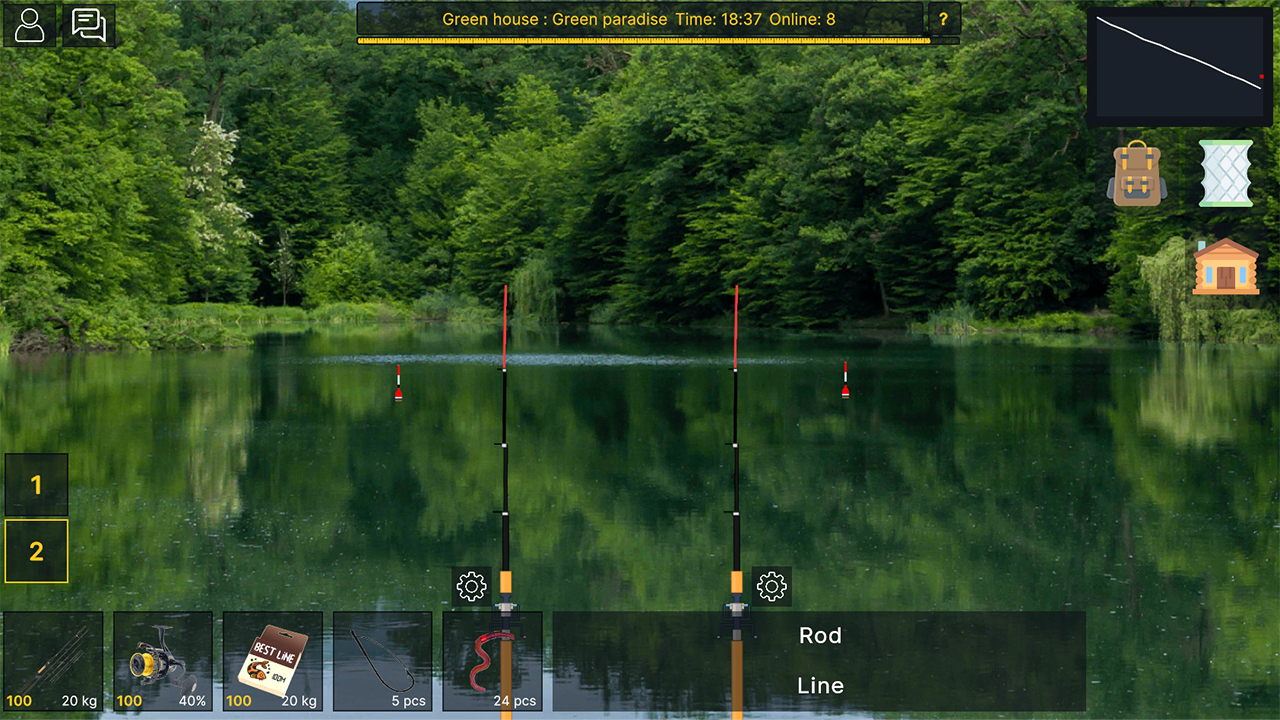Select the leader rig showing 5 pcs

click(382, 660)
